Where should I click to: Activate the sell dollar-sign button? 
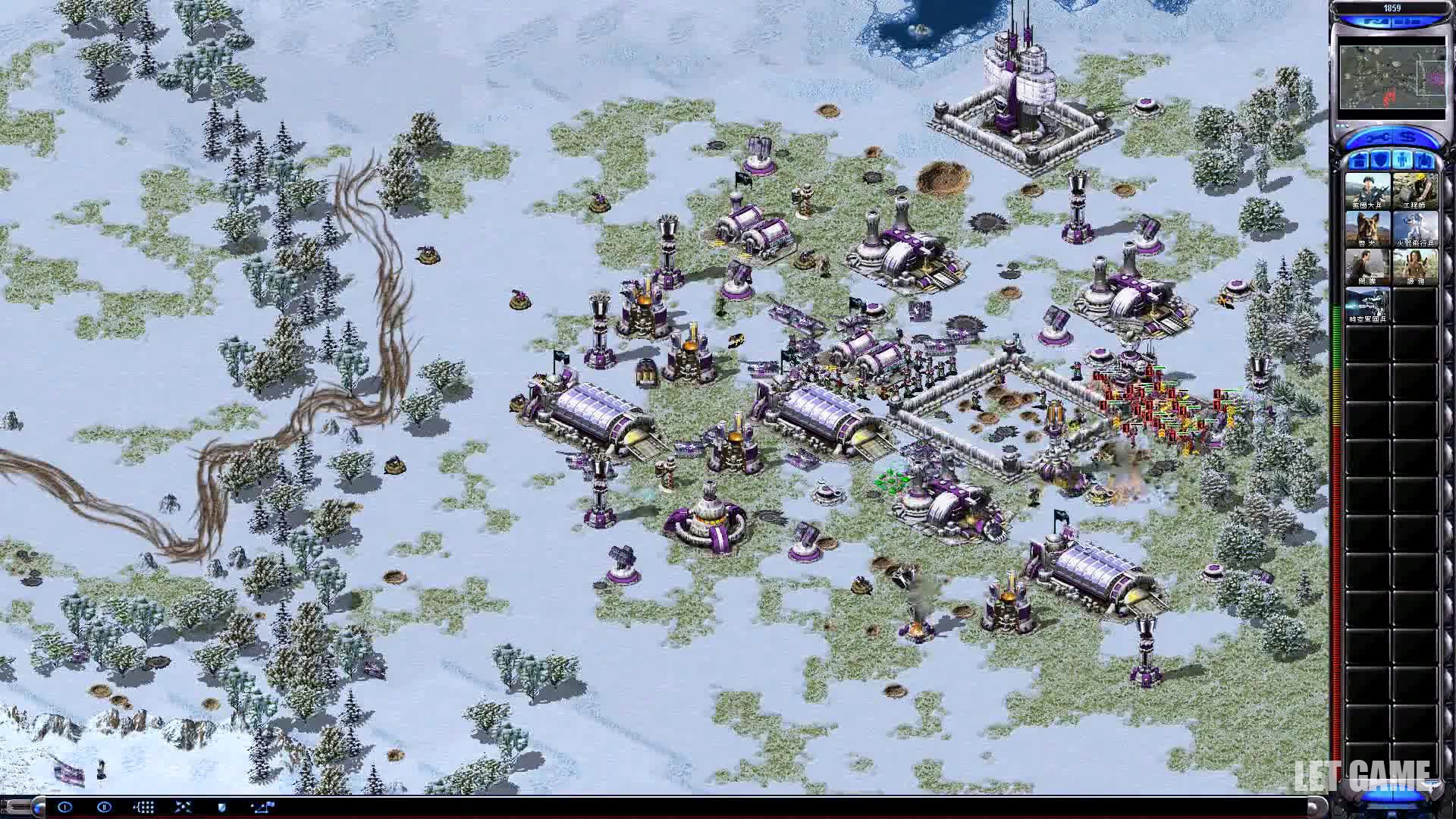click(1409, 138)
